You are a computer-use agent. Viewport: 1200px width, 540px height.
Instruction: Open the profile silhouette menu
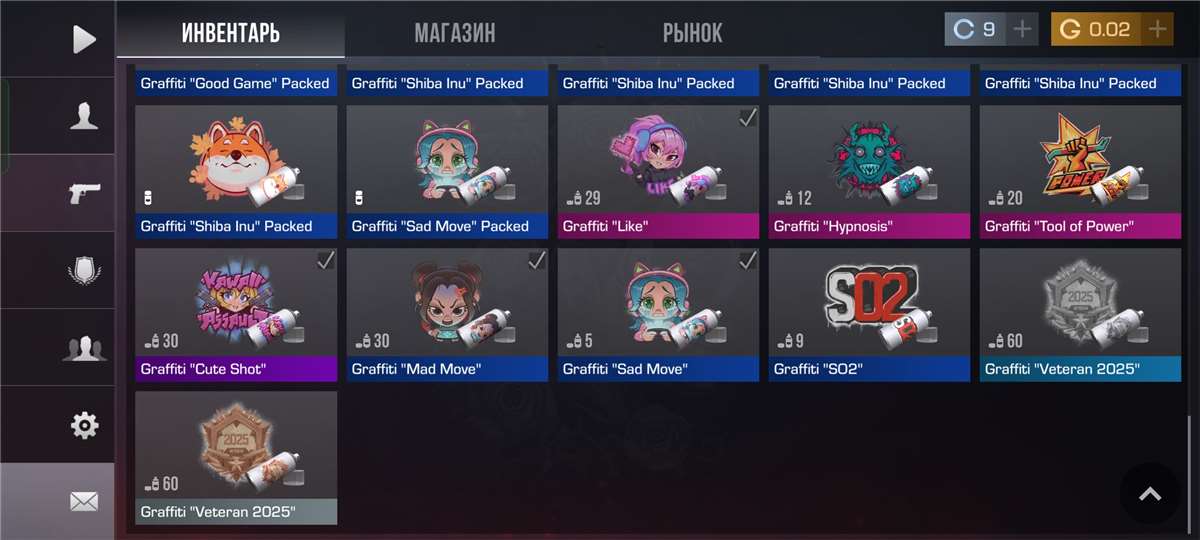coord(84,117)
